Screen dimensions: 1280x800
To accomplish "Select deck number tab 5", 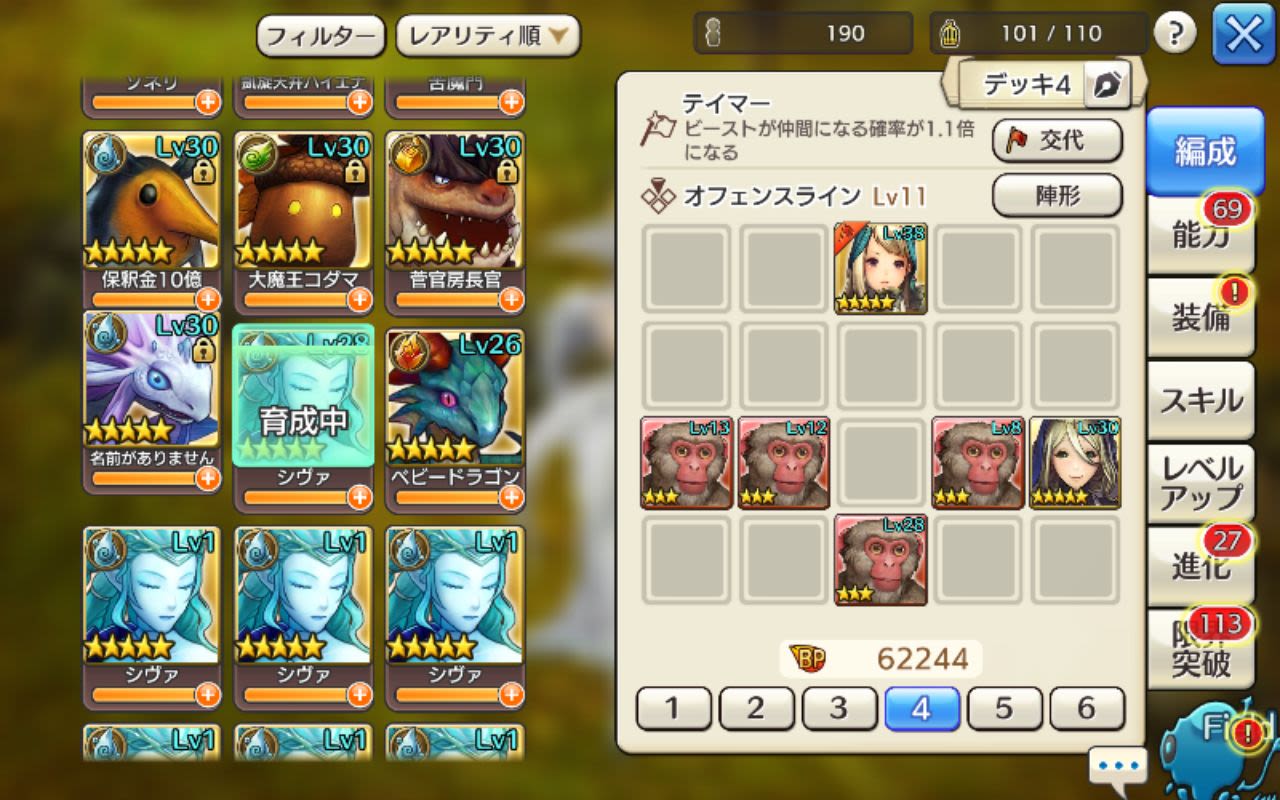I will 1006,708.
